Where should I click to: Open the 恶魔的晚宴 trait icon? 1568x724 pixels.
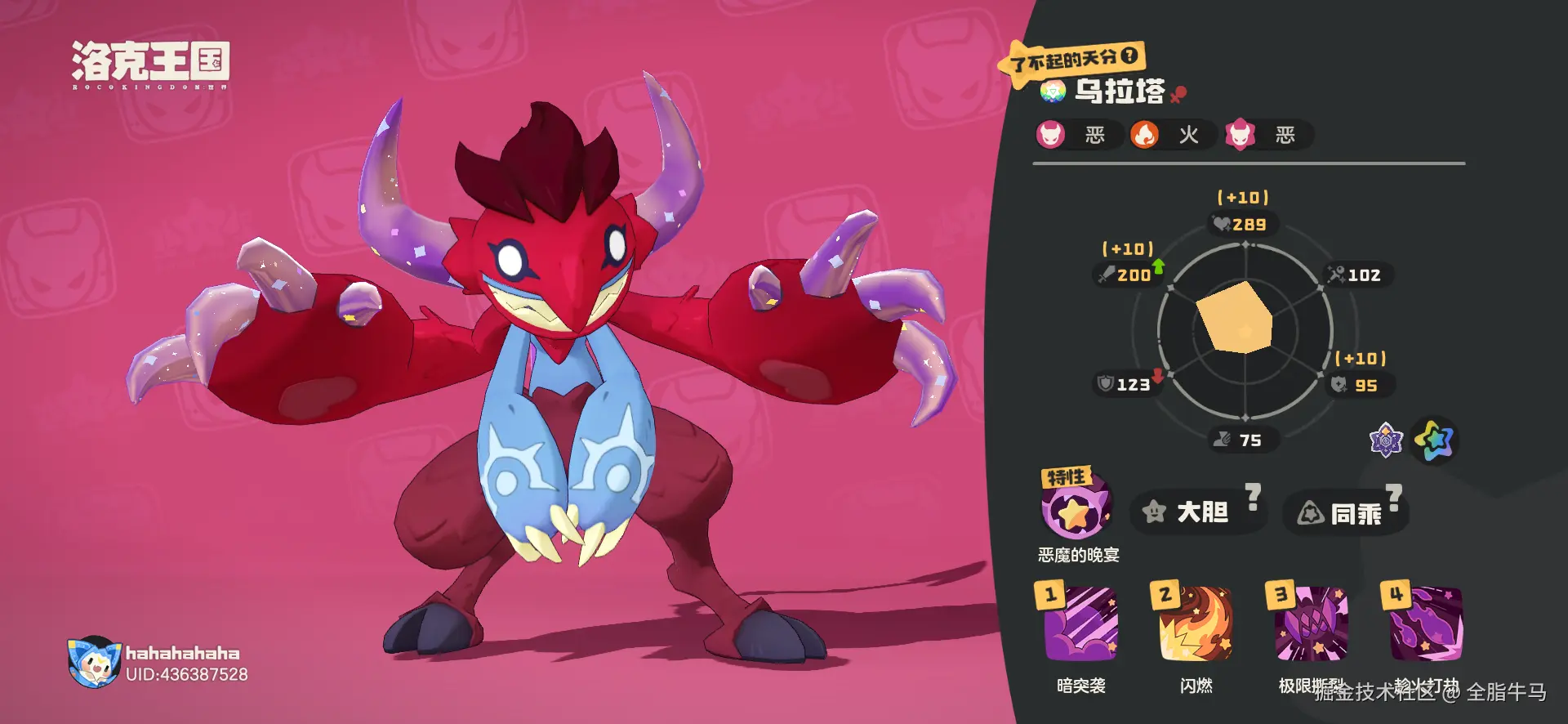click(x=1075, y=510)
